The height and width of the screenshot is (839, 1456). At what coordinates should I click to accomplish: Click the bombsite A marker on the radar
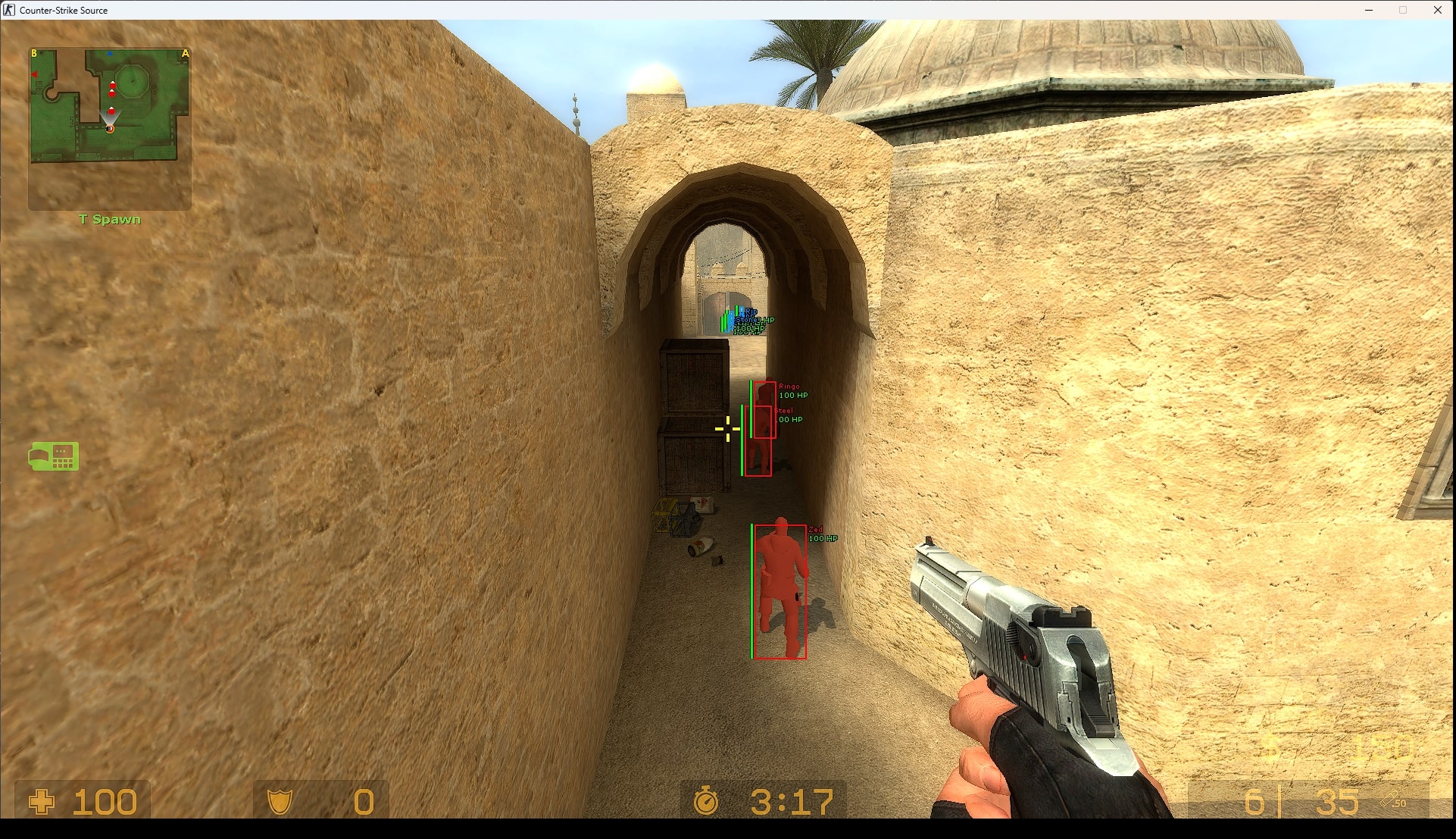tap(184, 53)
